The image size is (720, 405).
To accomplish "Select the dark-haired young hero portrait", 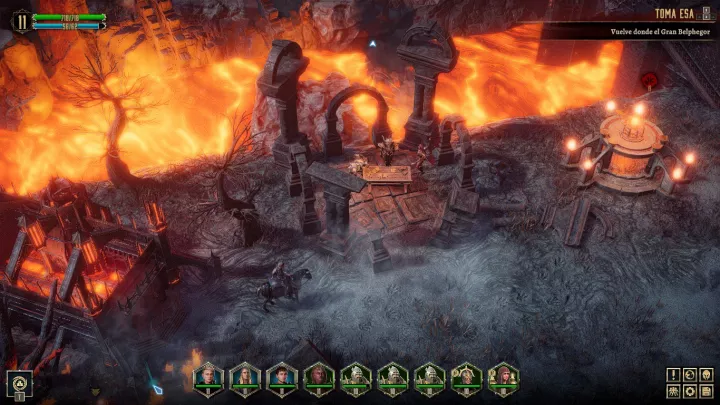I will coord(282,376).
